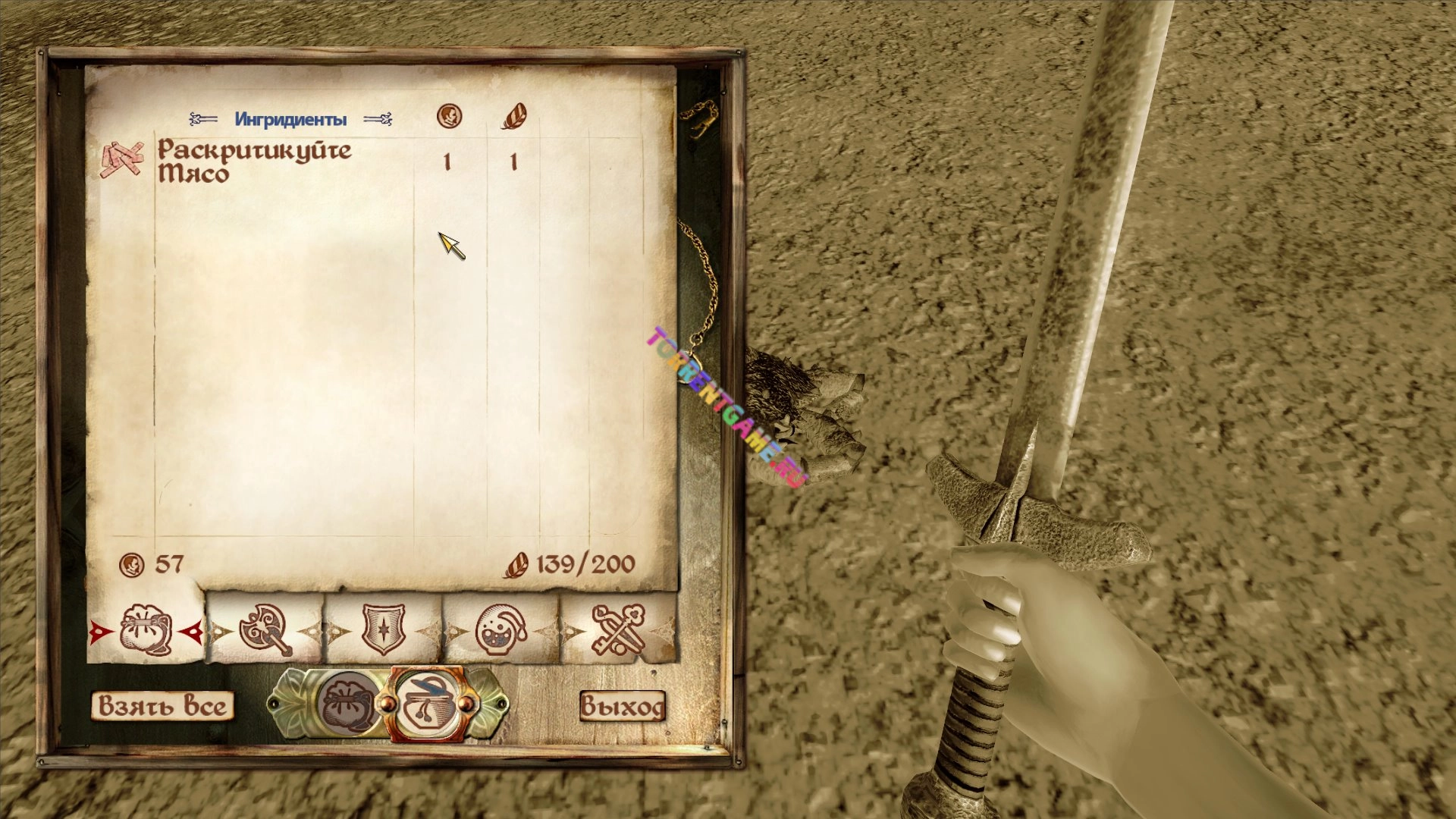Sort list by feather weight icon
This screenshot has width=1456, height=819.
(513, 117)
